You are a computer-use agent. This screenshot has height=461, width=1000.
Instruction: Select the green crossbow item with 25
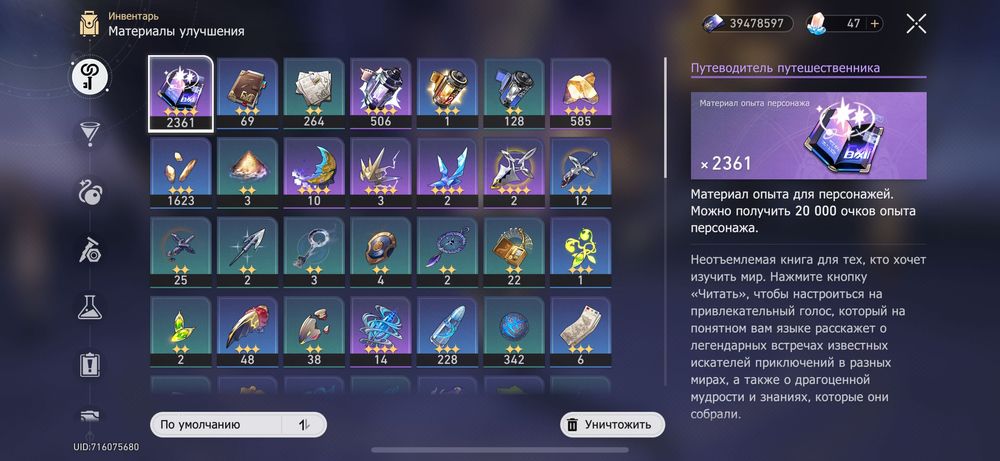(x=180, y=252)
